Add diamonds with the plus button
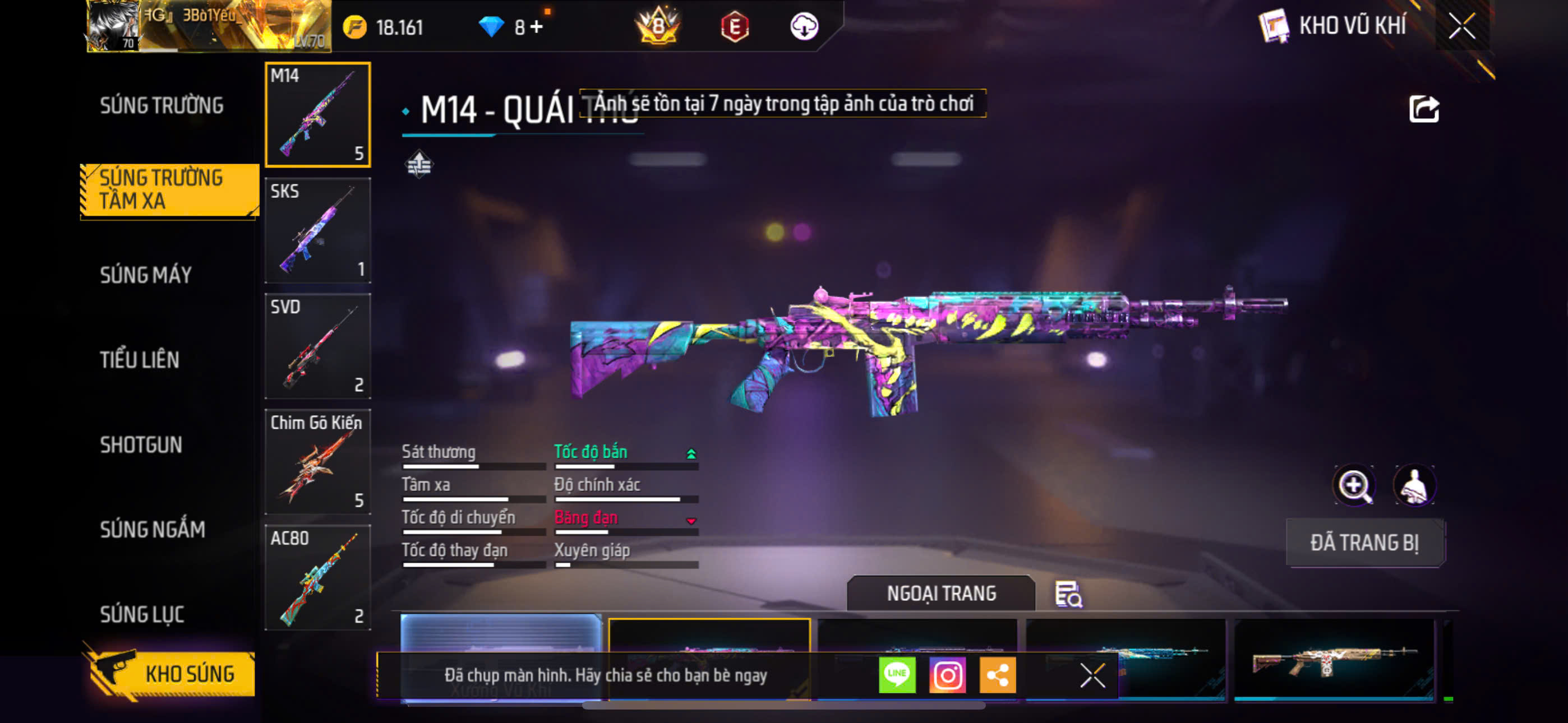The width and height of the screenshot is (1568, 723). (536, 27)
